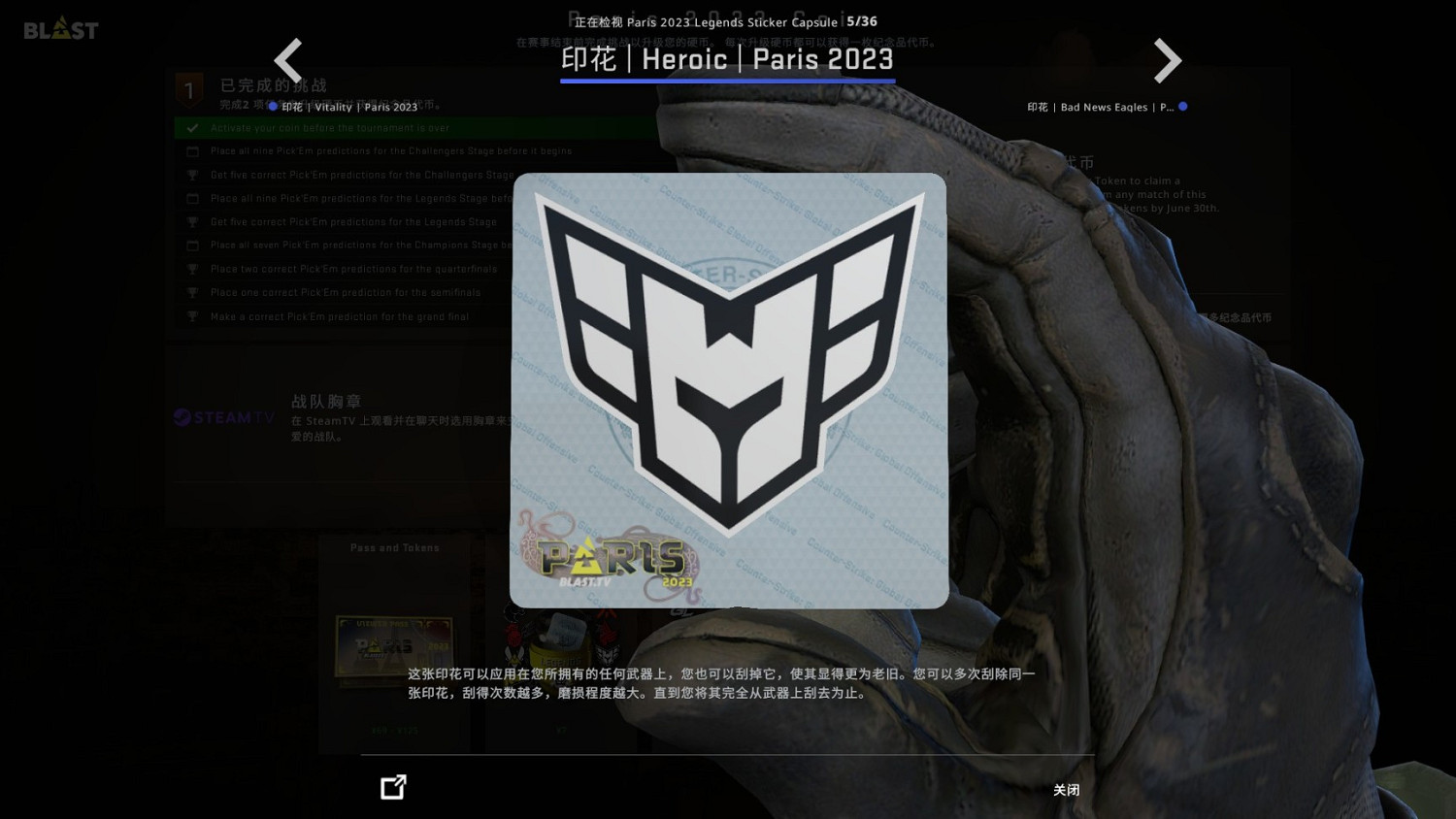1456x819 pixels.
Task: Click the blue dot next to Bad News Eagles sticker
Action: click(1184, 107)
